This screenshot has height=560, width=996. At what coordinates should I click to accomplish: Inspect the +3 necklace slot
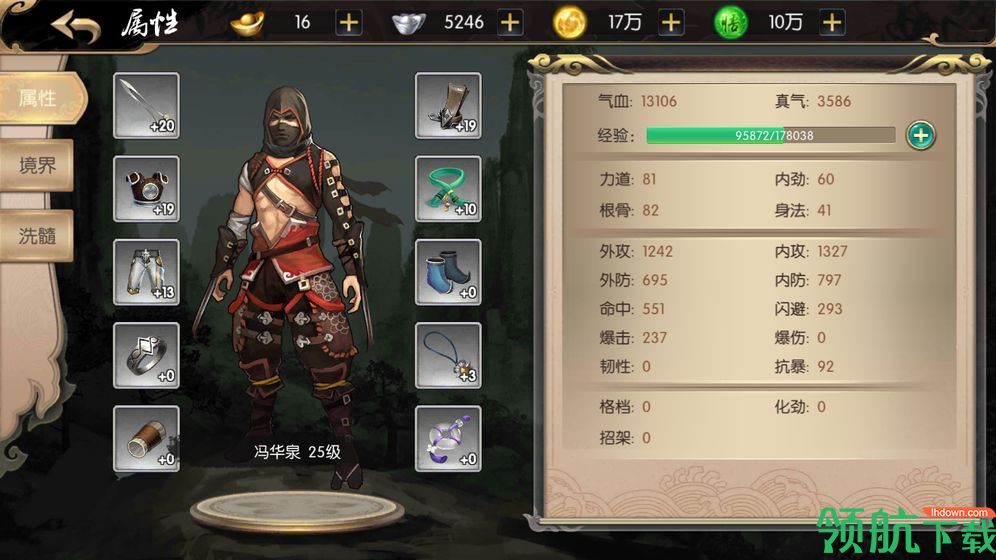[448, 356]
